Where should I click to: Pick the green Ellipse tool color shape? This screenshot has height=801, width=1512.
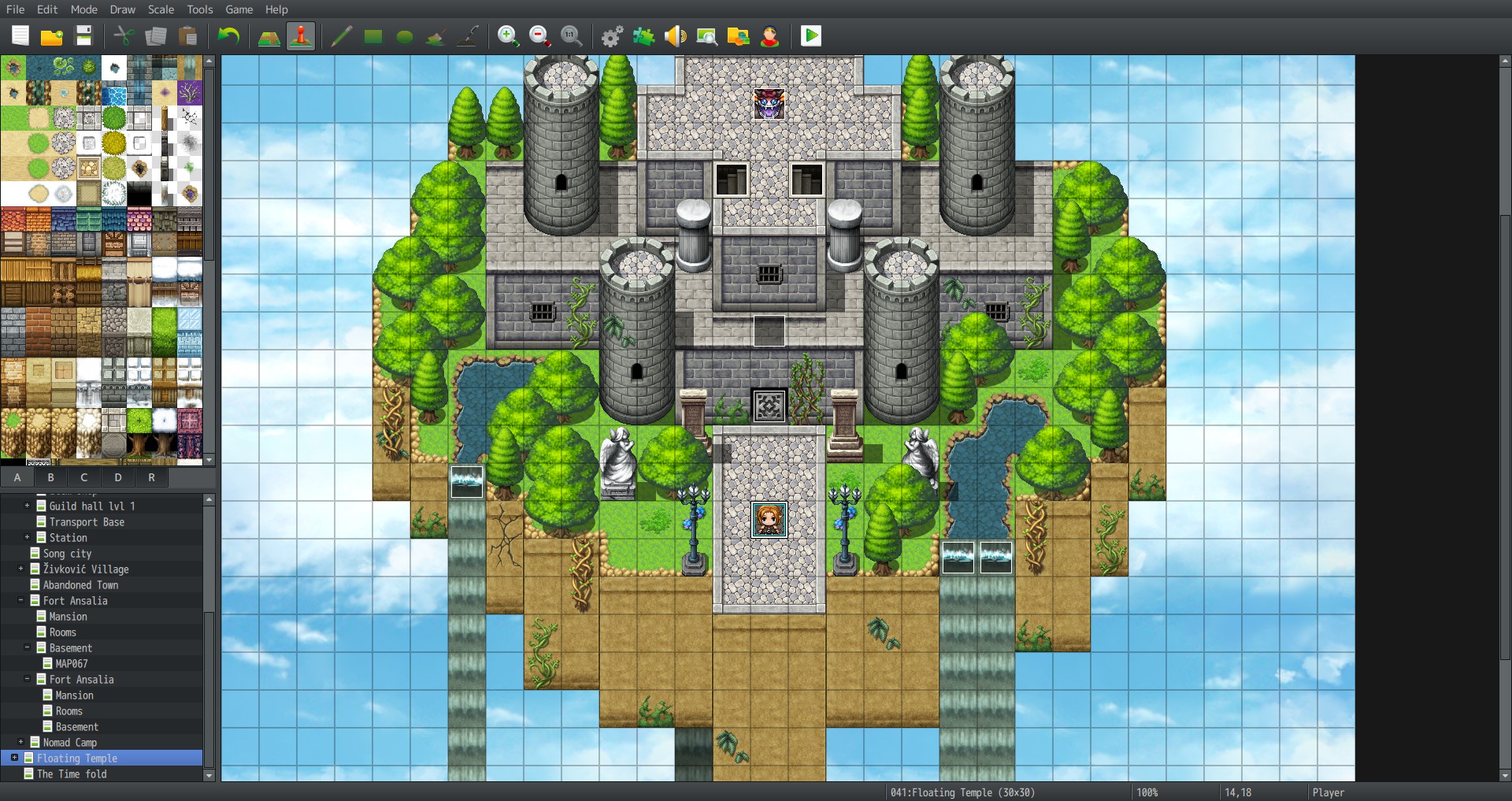point(405,35)
